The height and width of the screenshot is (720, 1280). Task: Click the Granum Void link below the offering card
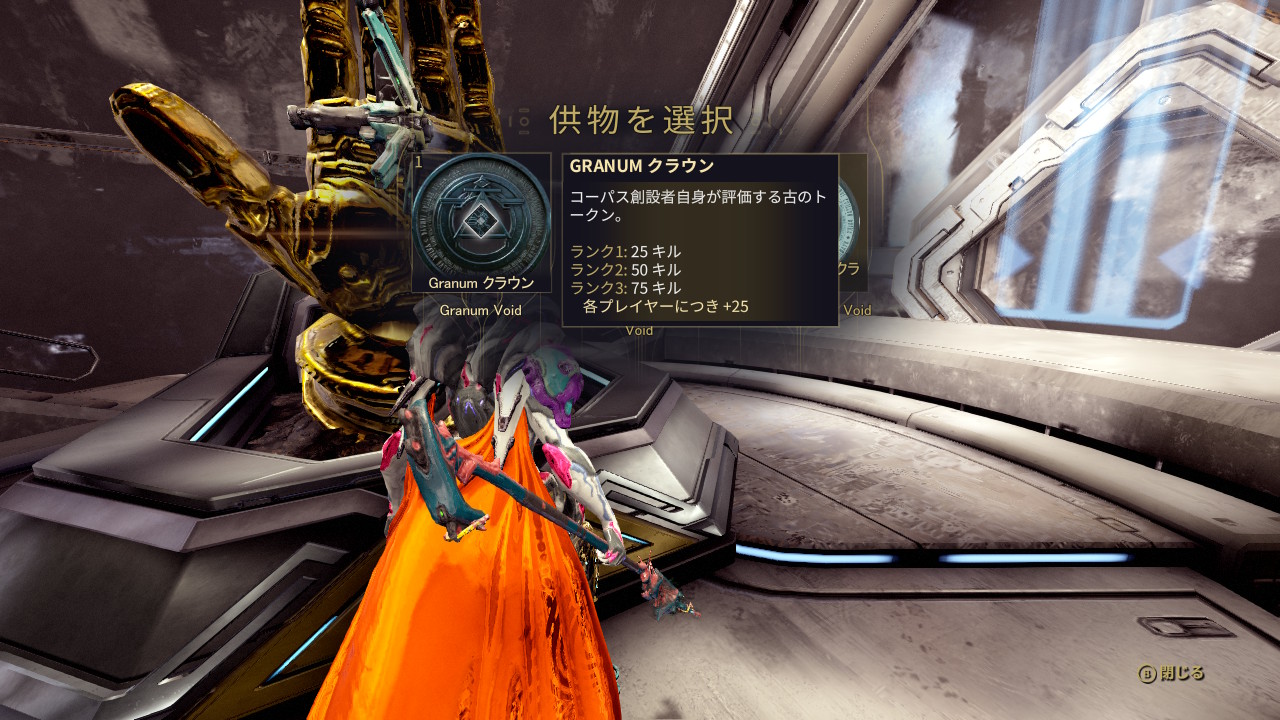point(482,310)
